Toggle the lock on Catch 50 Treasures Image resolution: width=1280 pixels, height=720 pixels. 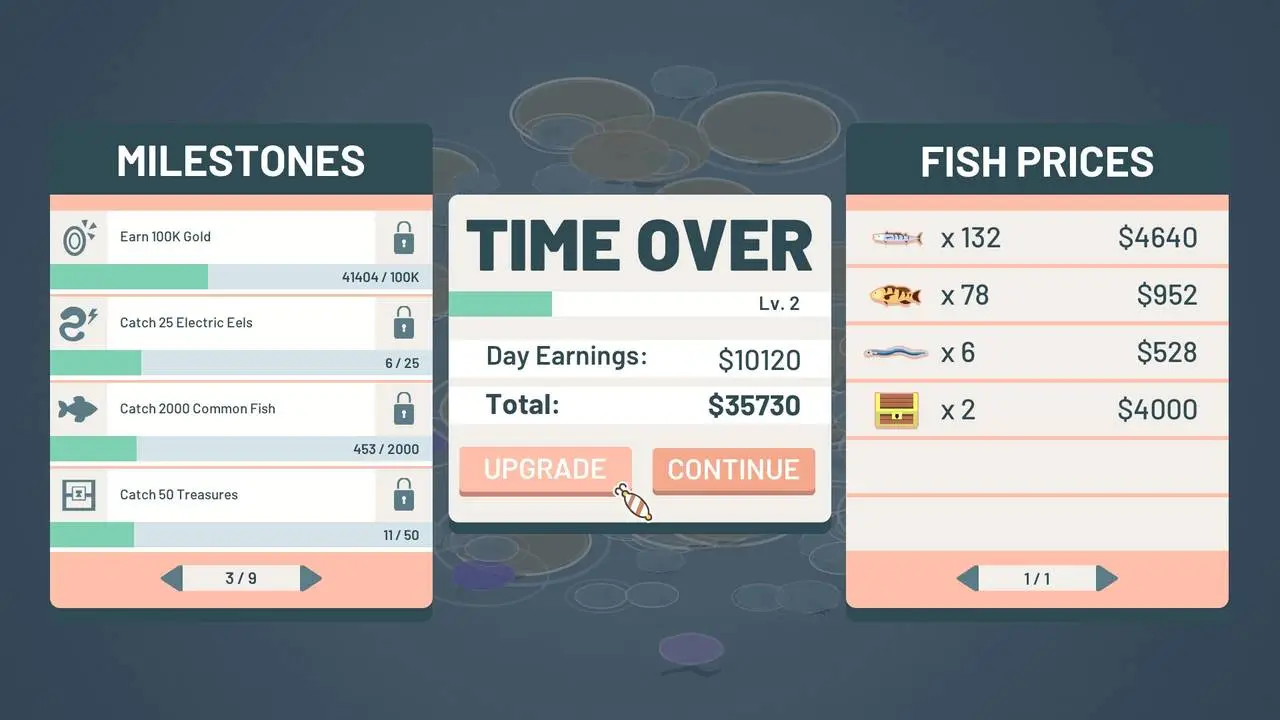[403, 494]
